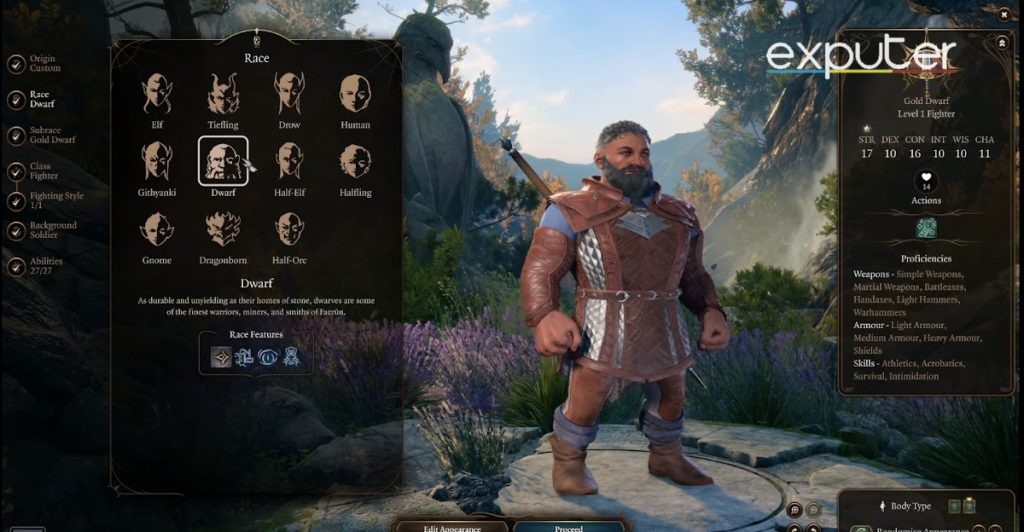The height and width of the screenshot is (532, 1024).
Task: Choose the Tiefling race portrait
Action: click(x=223, y=95)
